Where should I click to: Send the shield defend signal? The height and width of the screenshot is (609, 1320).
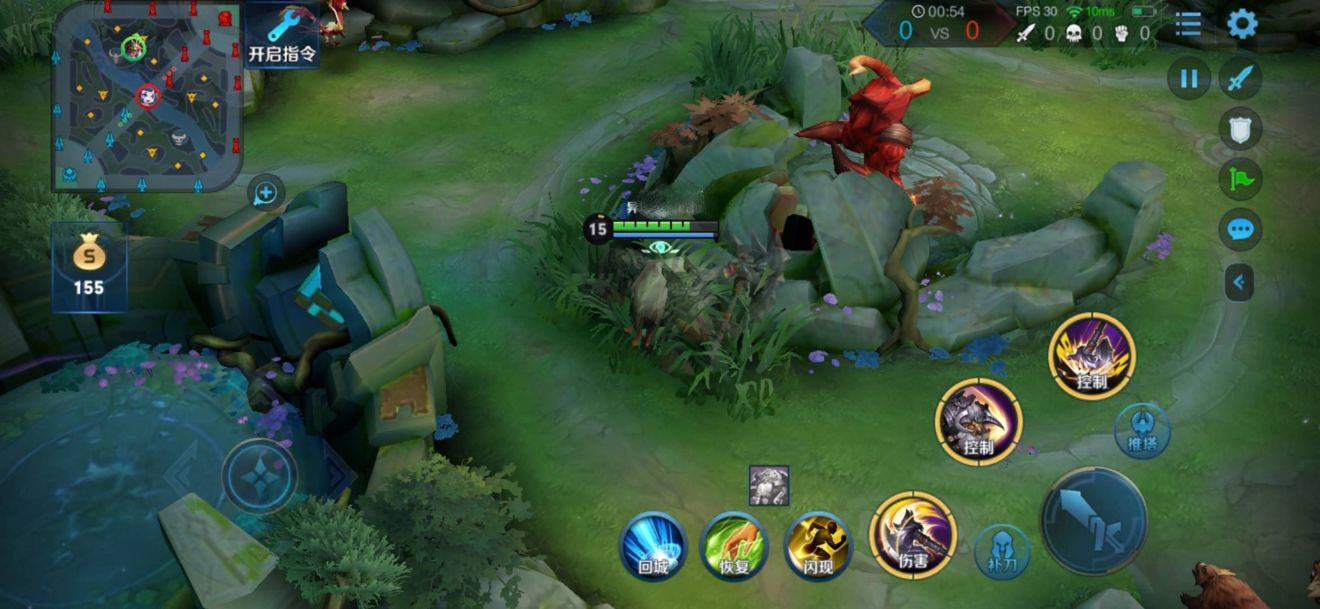point(1240,128)
